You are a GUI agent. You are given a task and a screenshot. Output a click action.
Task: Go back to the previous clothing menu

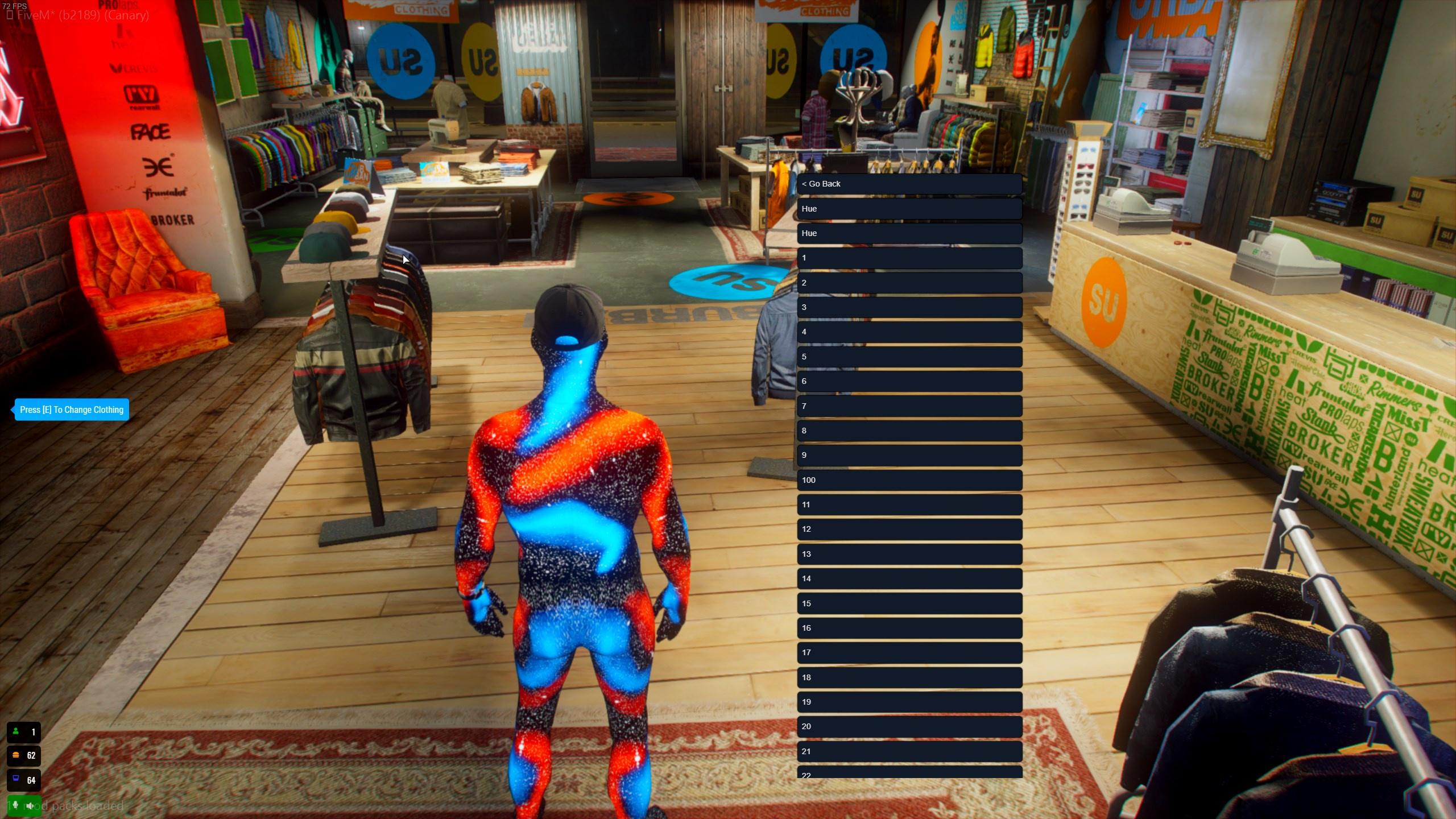[x=909, y=184]
